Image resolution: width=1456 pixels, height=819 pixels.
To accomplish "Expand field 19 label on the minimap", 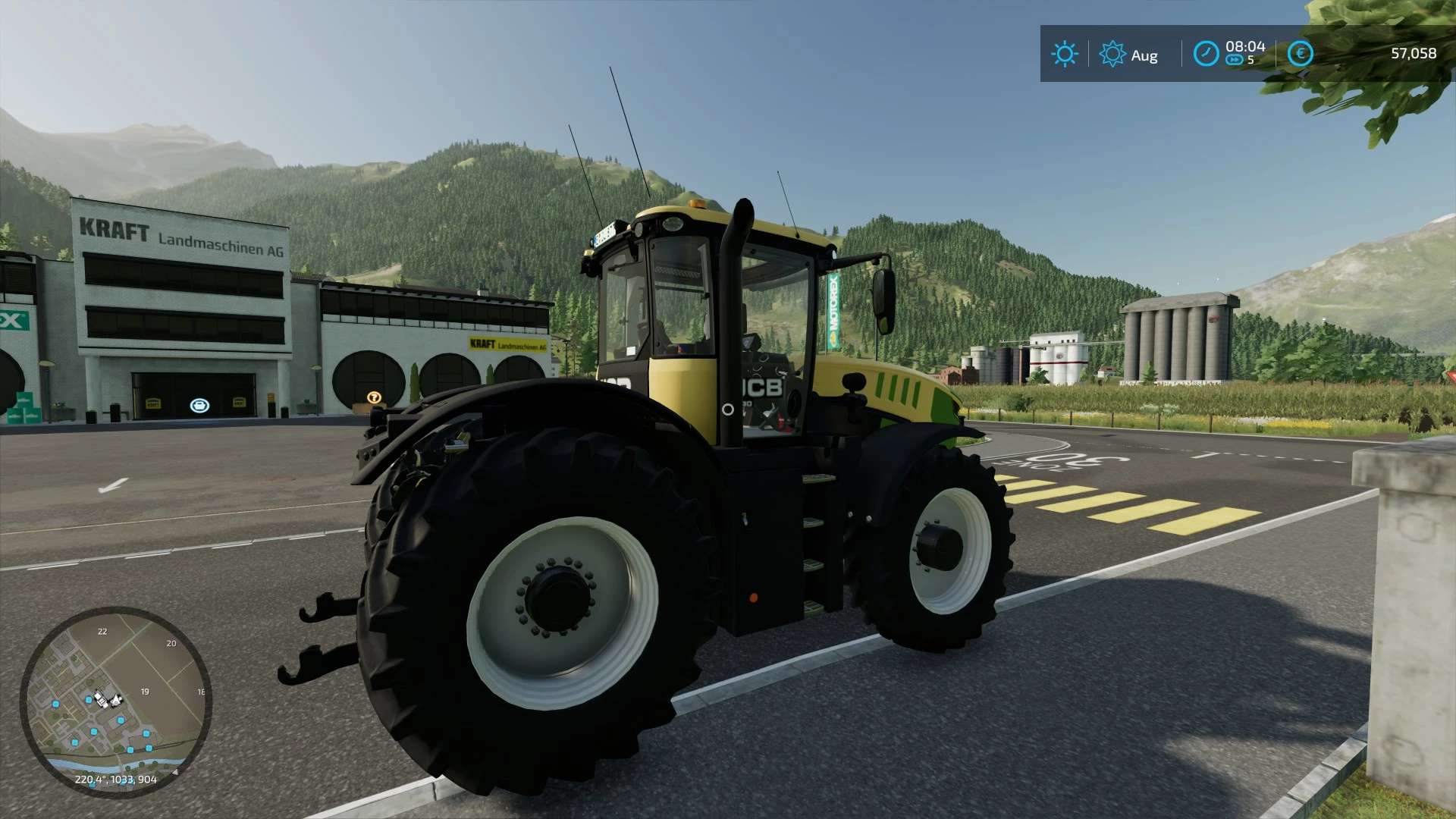I will coord(144,691).
